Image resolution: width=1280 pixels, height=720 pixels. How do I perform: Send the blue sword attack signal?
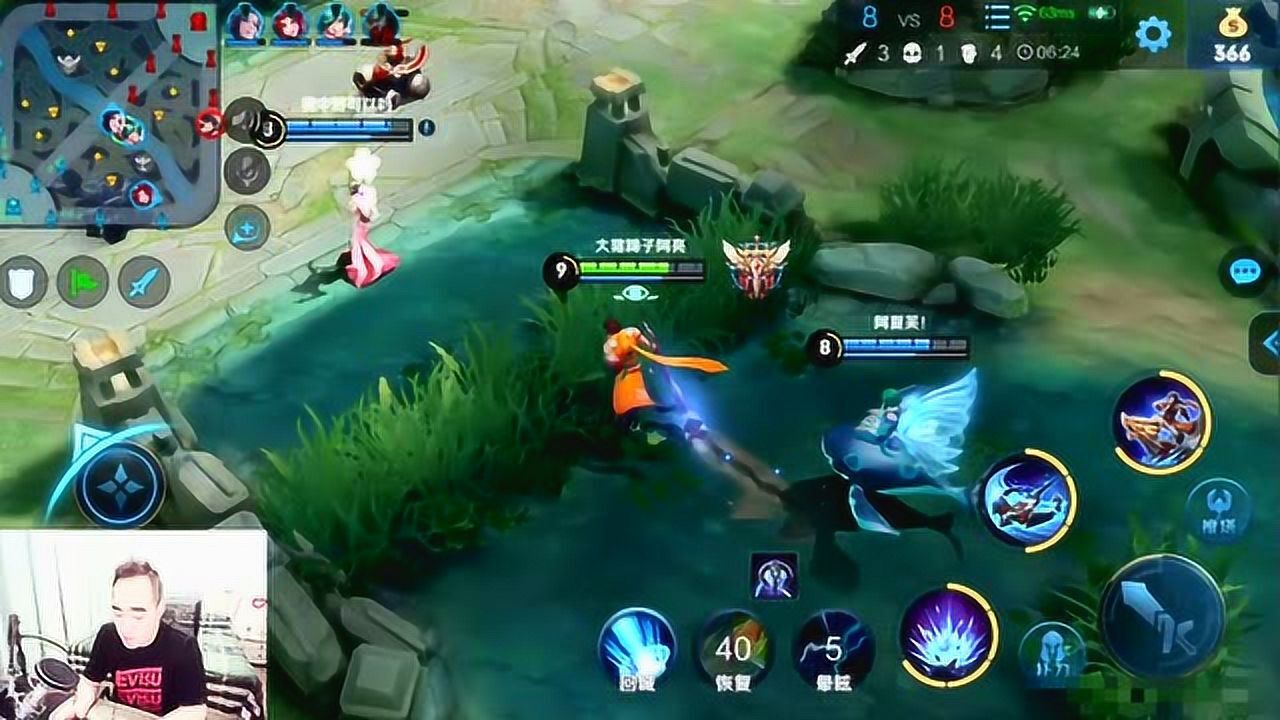pyautogui.click(x=144, y=282)
